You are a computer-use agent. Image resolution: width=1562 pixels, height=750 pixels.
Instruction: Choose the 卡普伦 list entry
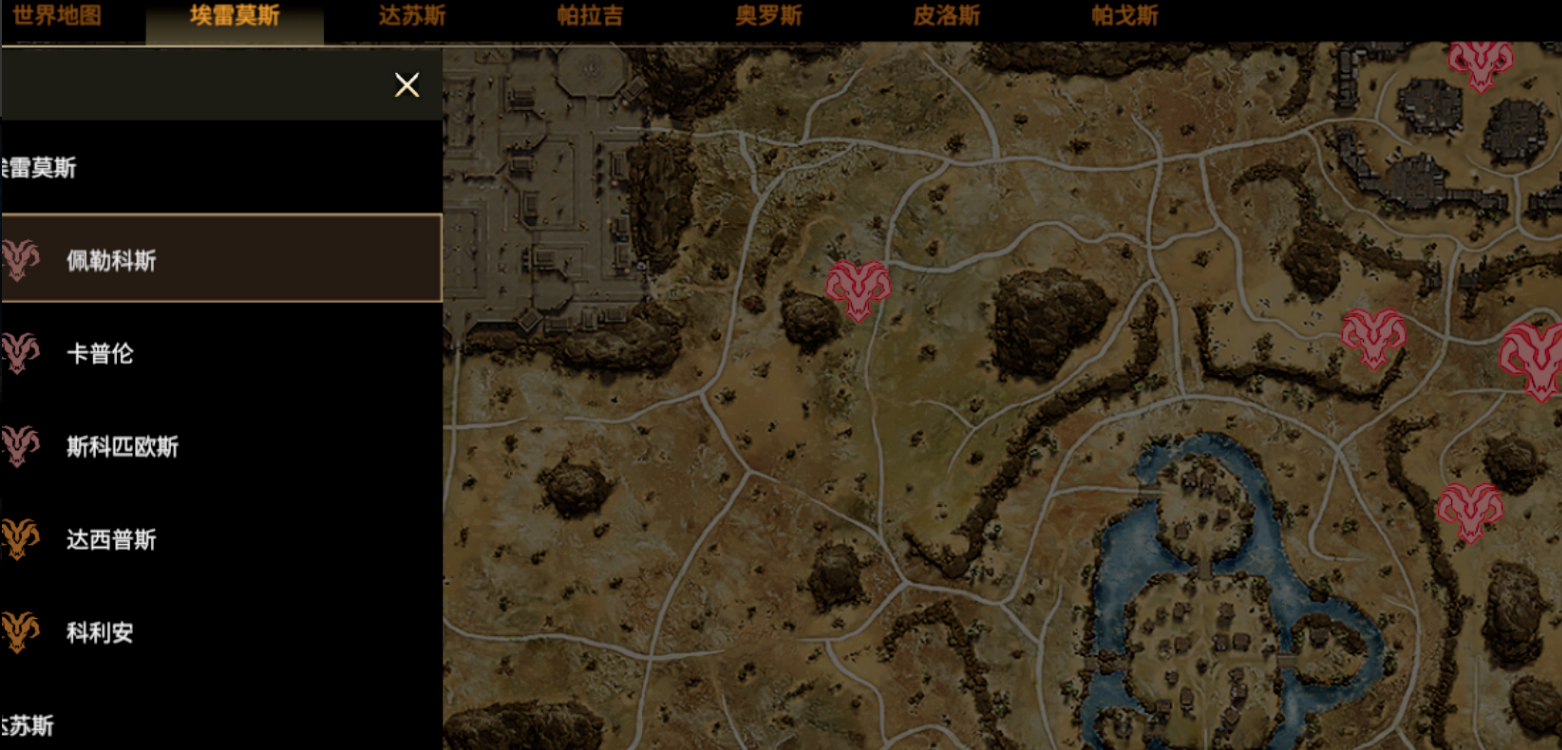220,353
